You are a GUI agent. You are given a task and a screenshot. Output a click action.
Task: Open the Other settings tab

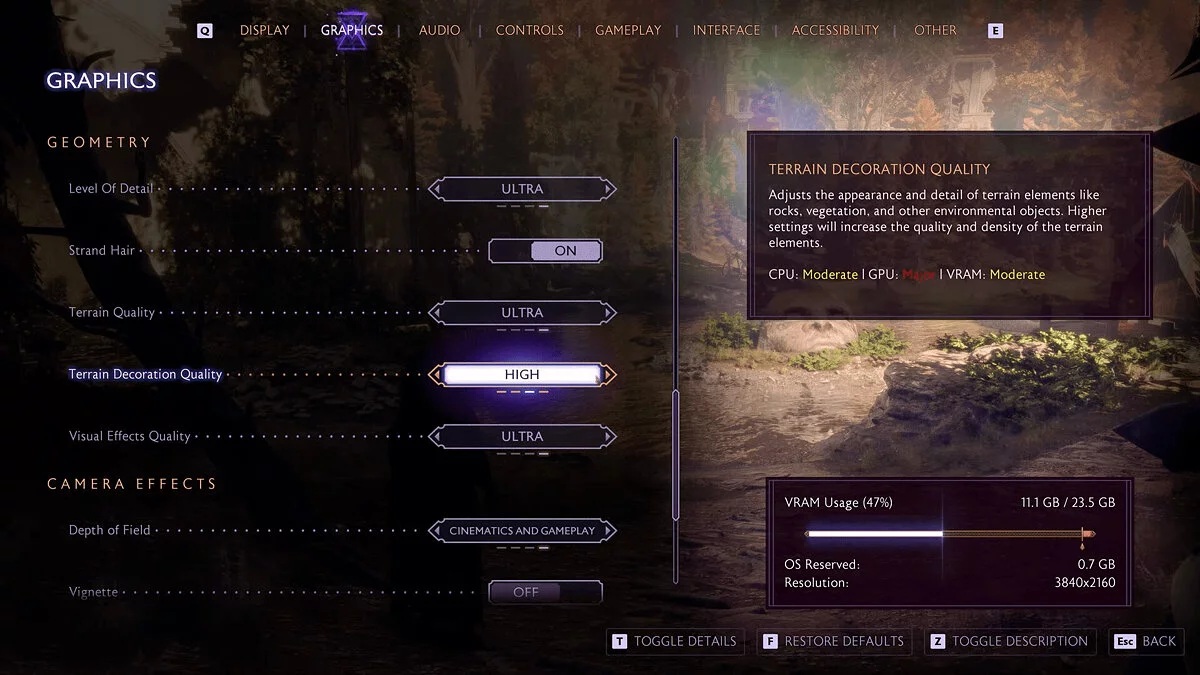[x=935, y=30]
